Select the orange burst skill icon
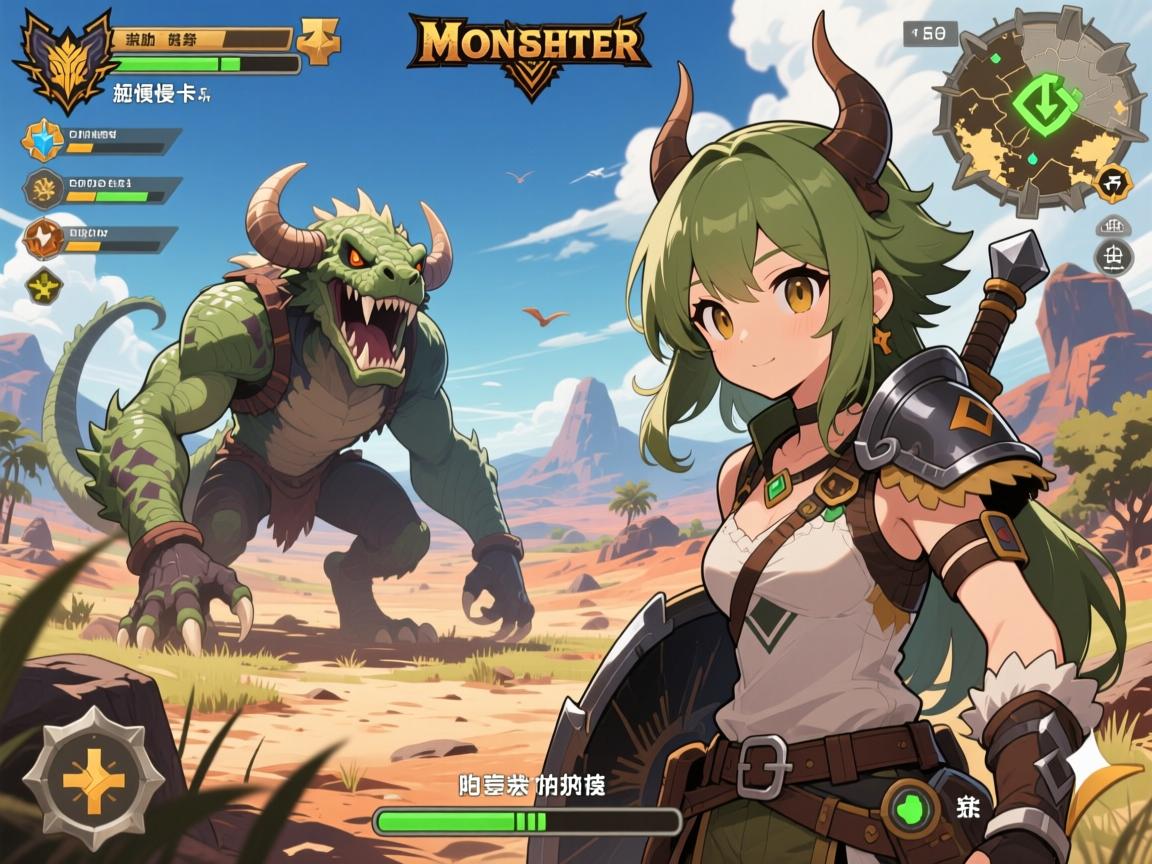The height and width of the screenshot is (864, 1152). (43, 238)
